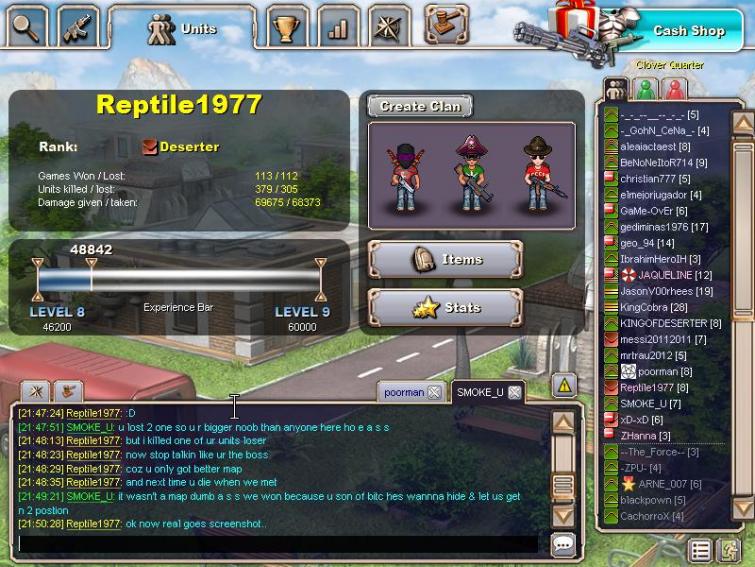Open the magnifying glass search tab

pos(27,27)
